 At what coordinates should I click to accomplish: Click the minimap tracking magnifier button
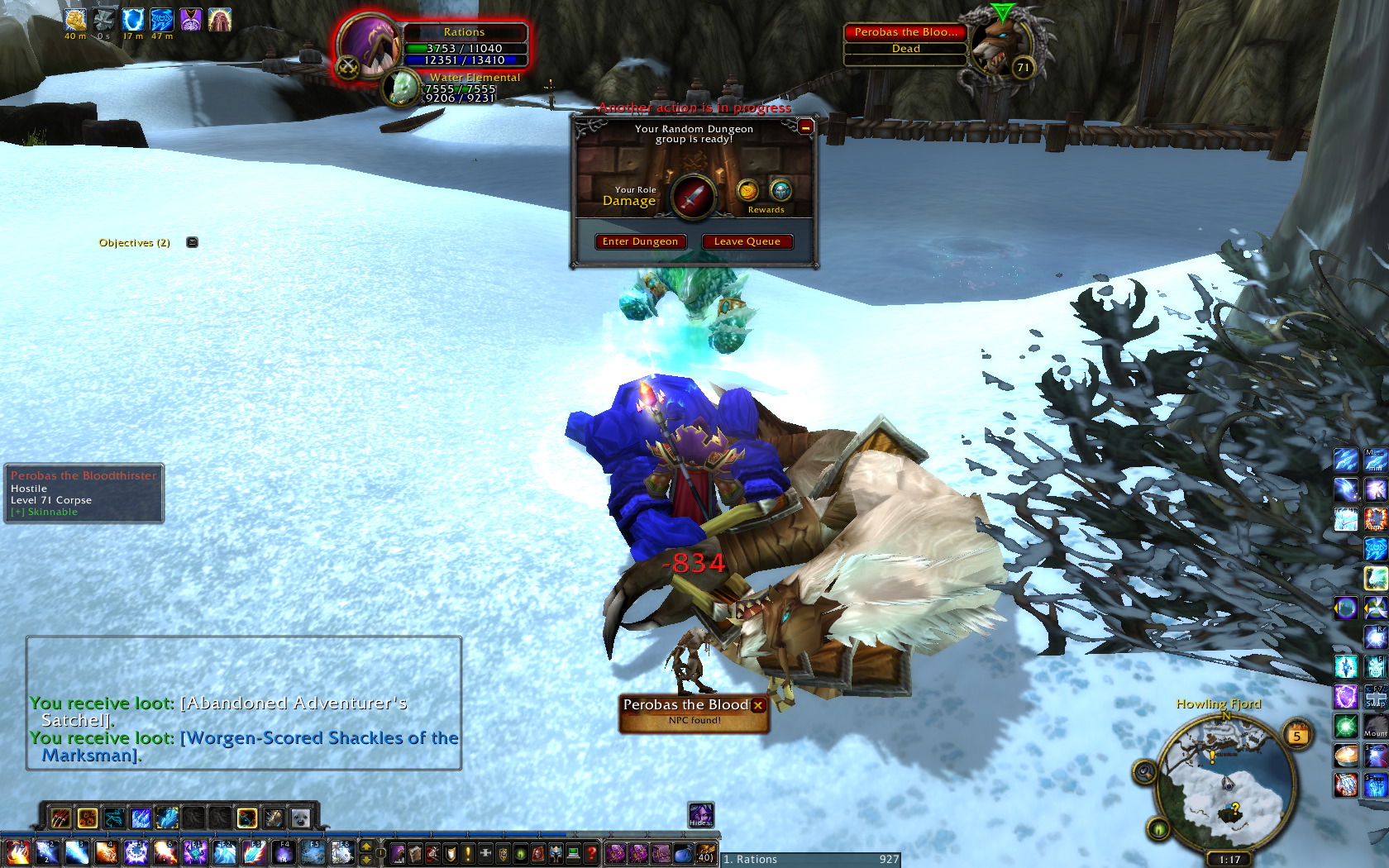1144,772
